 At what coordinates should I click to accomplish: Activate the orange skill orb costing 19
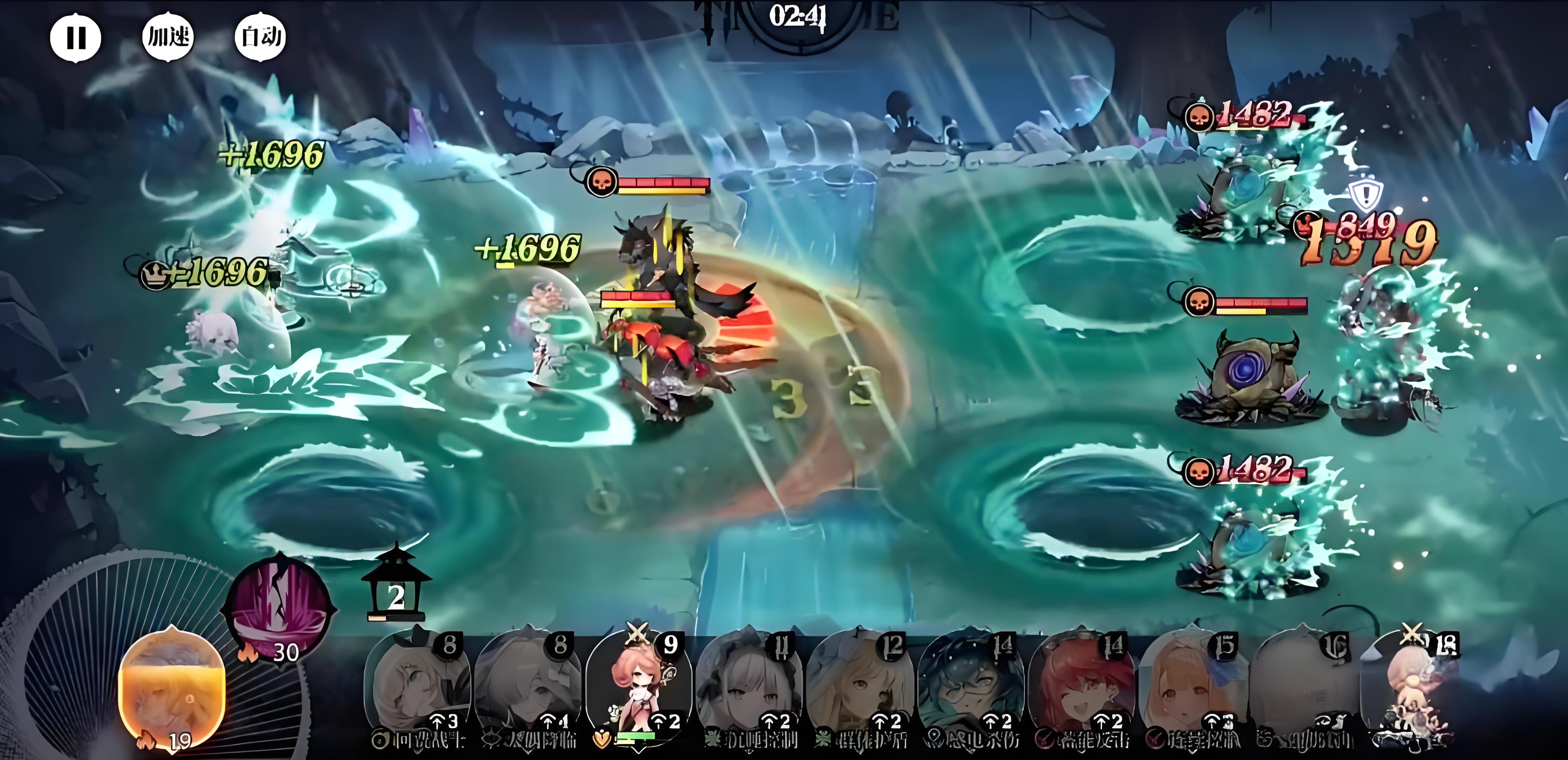pyautogui.click(x=172, y=691)
